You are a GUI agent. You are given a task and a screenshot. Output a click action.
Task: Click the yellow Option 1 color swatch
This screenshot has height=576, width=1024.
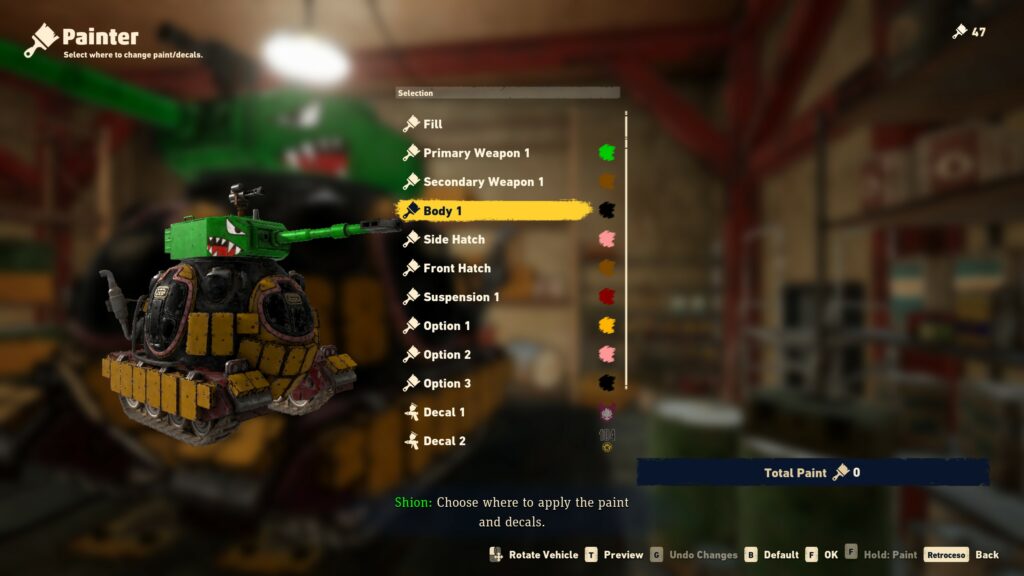point(606,326)
